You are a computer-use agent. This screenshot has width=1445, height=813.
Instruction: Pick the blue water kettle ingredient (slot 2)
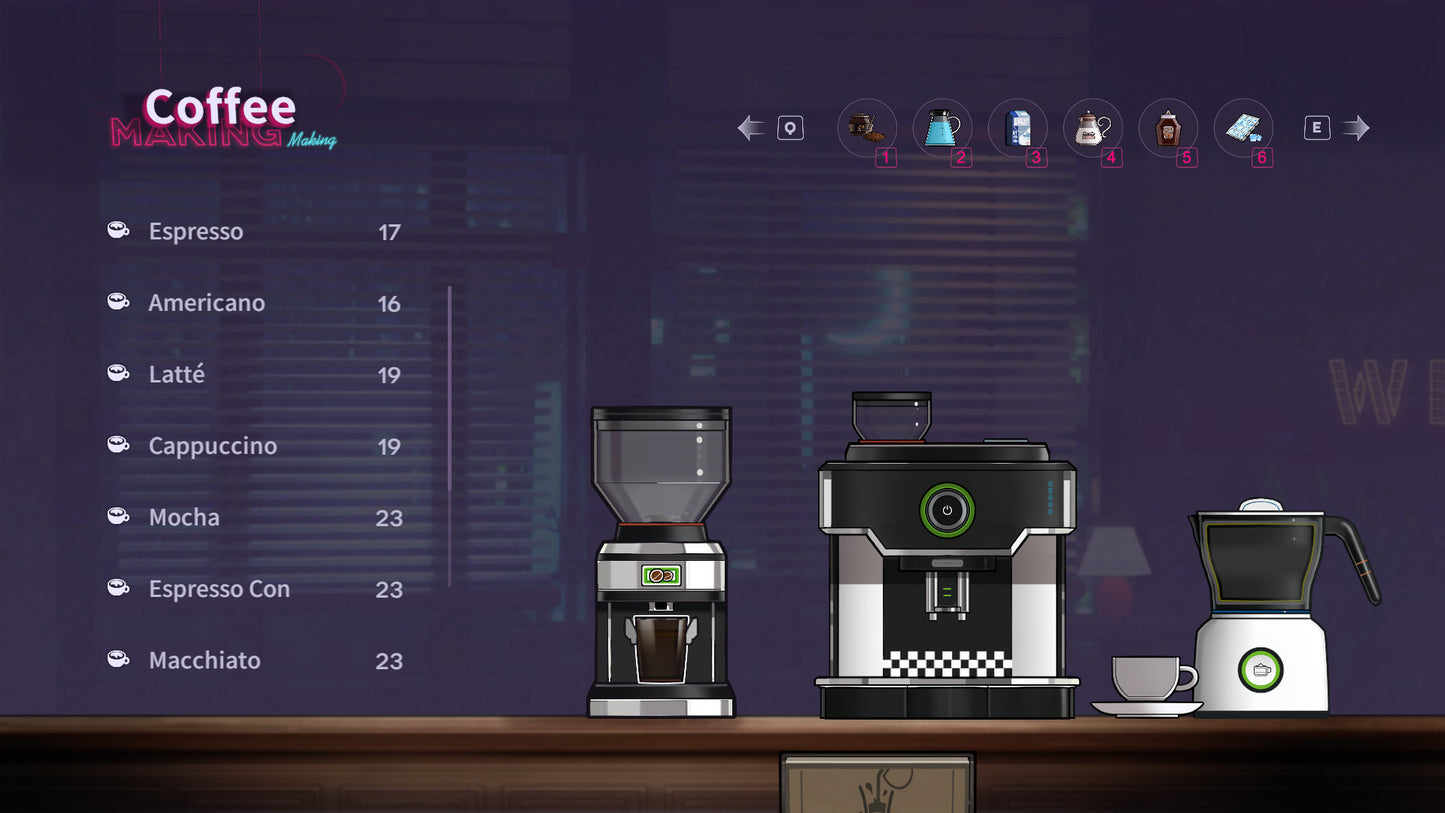coord(941,126)
